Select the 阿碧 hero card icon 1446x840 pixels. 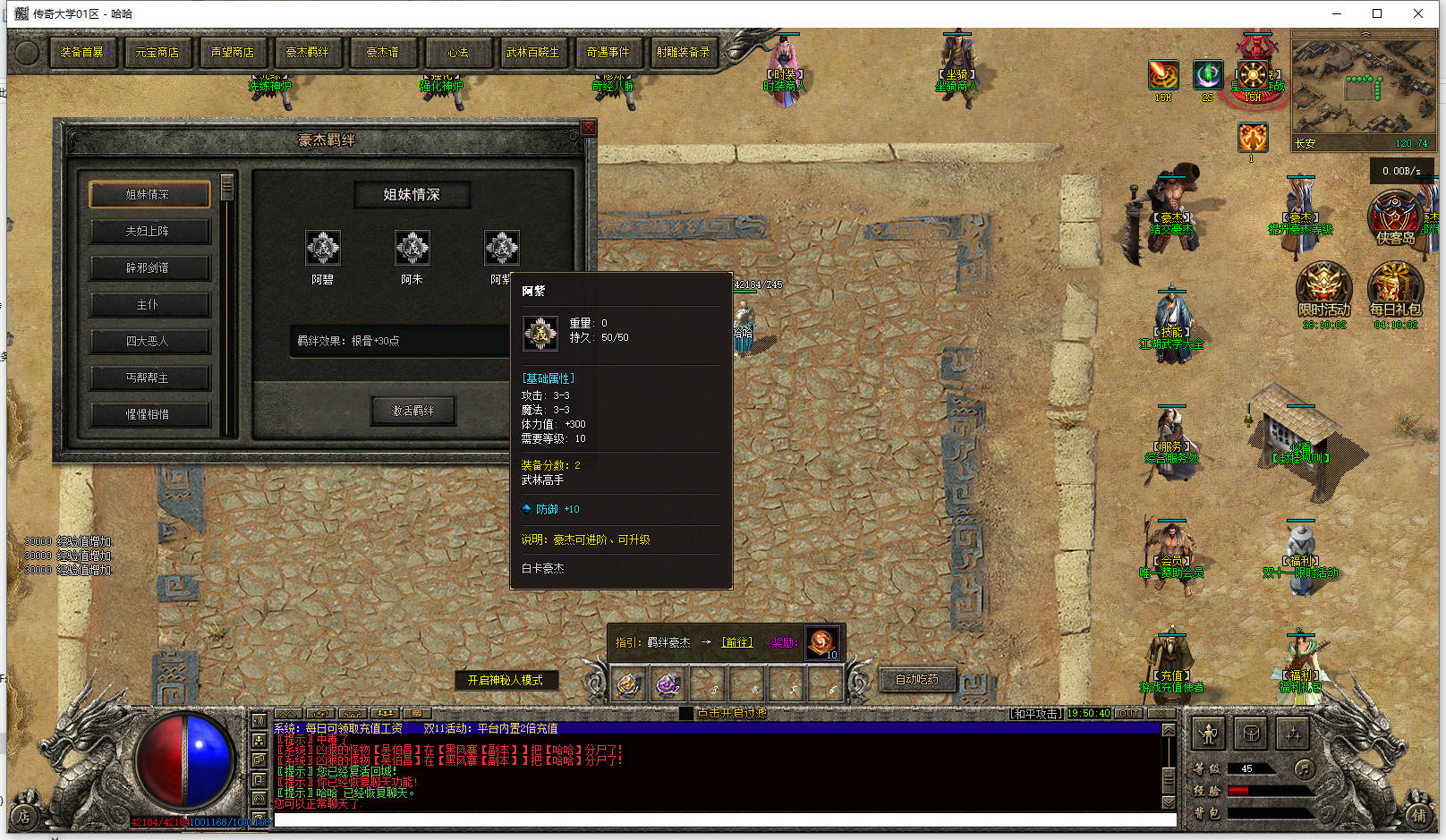(x=323, y=248)
